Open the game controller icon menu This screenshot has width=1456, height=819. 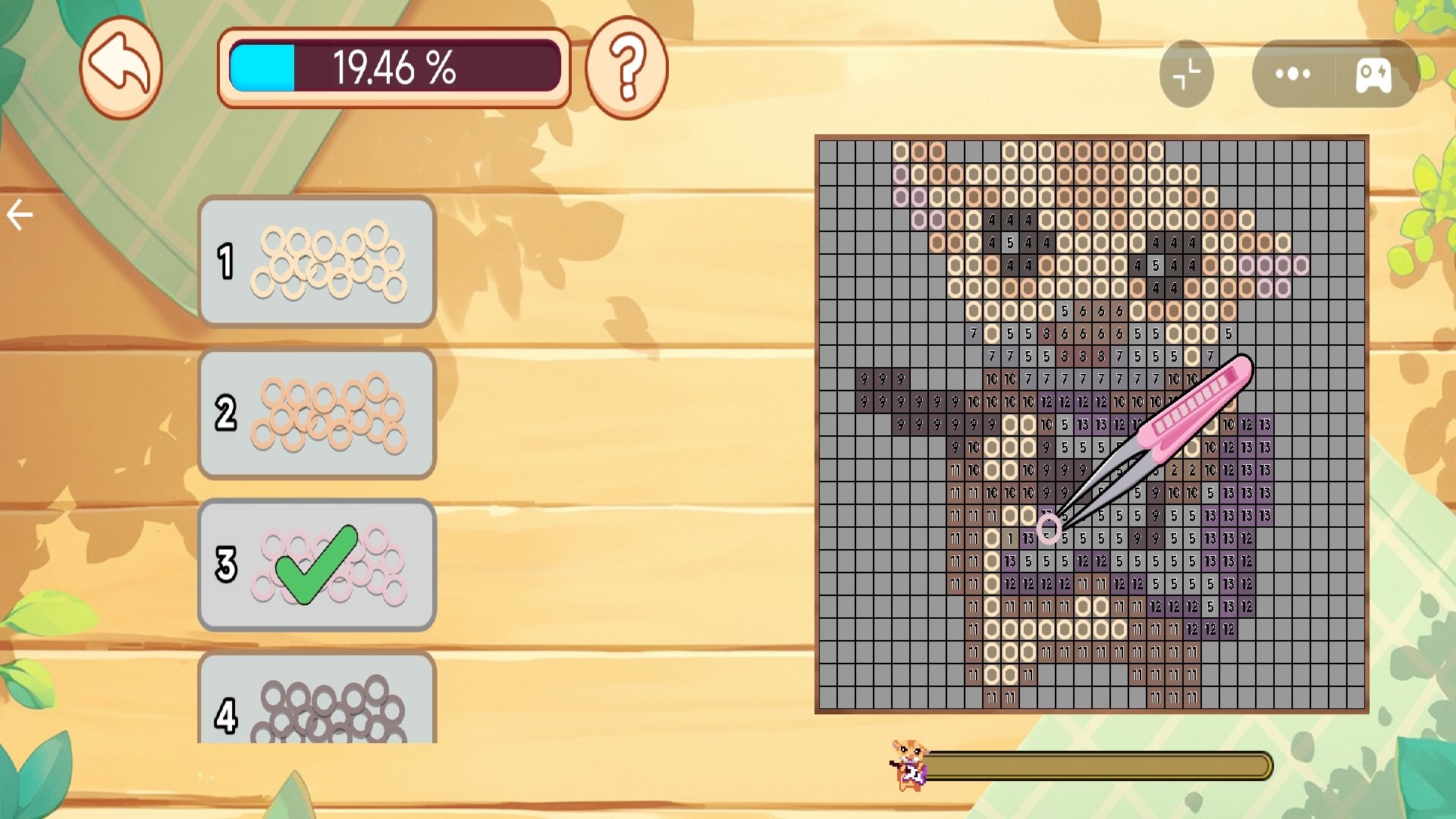1373,74
